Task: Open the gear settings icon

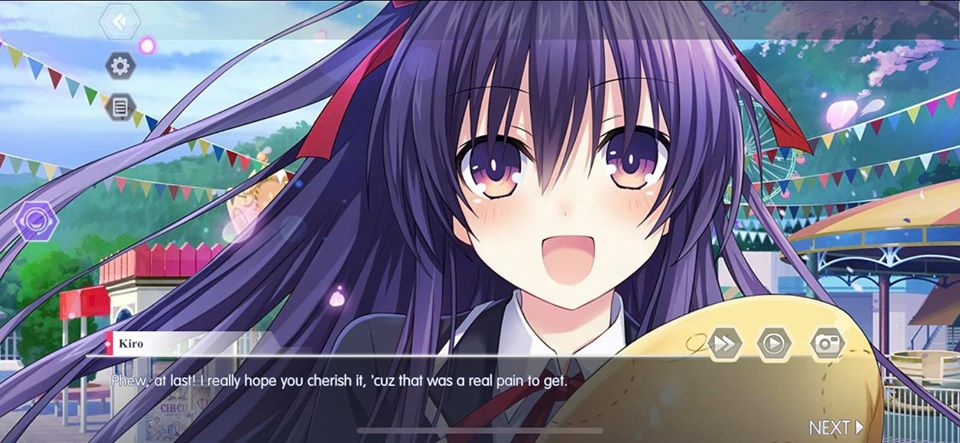Action: click(120, 66)
